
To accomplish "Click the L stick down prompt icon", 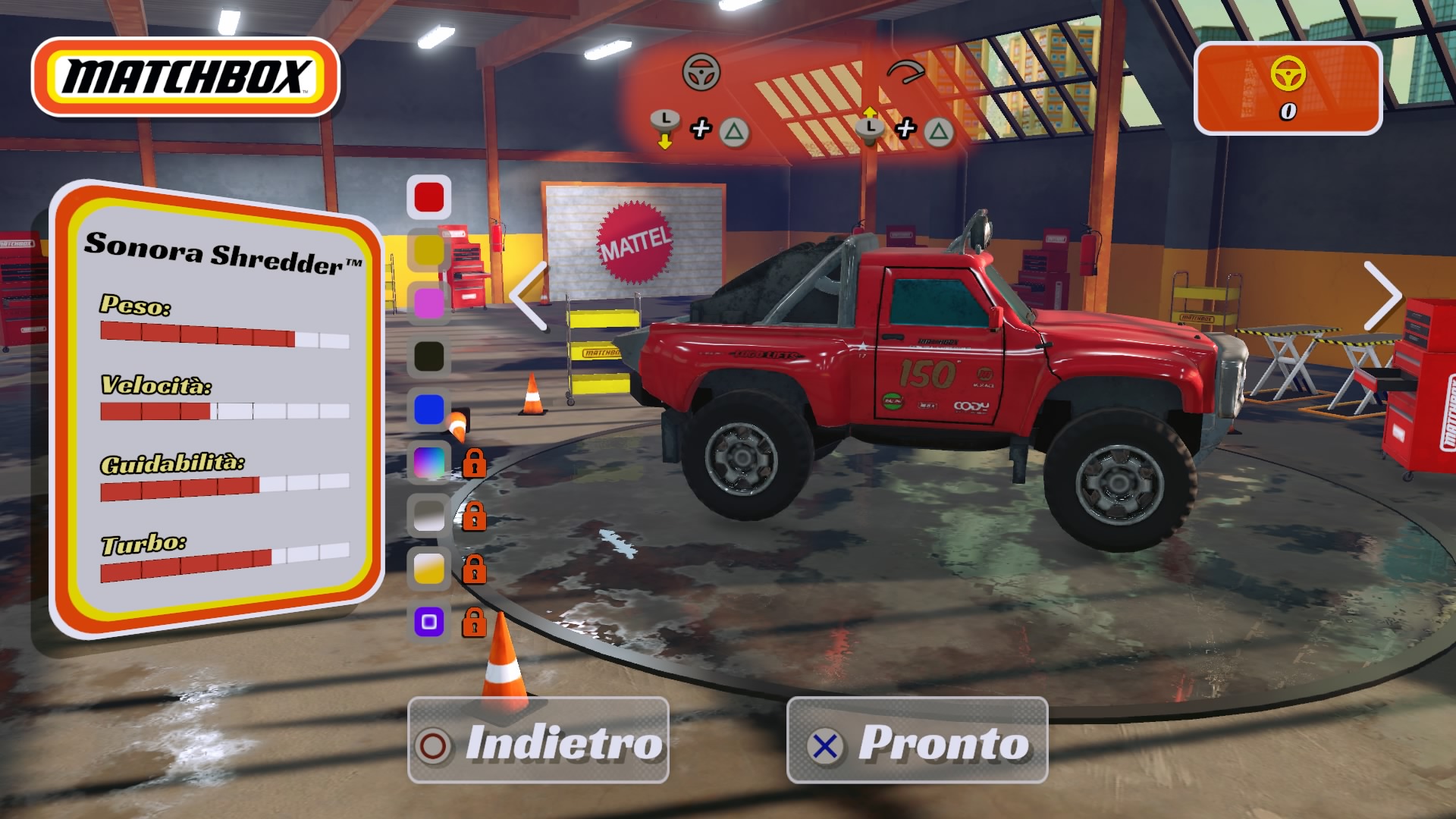I will (666, 124).
